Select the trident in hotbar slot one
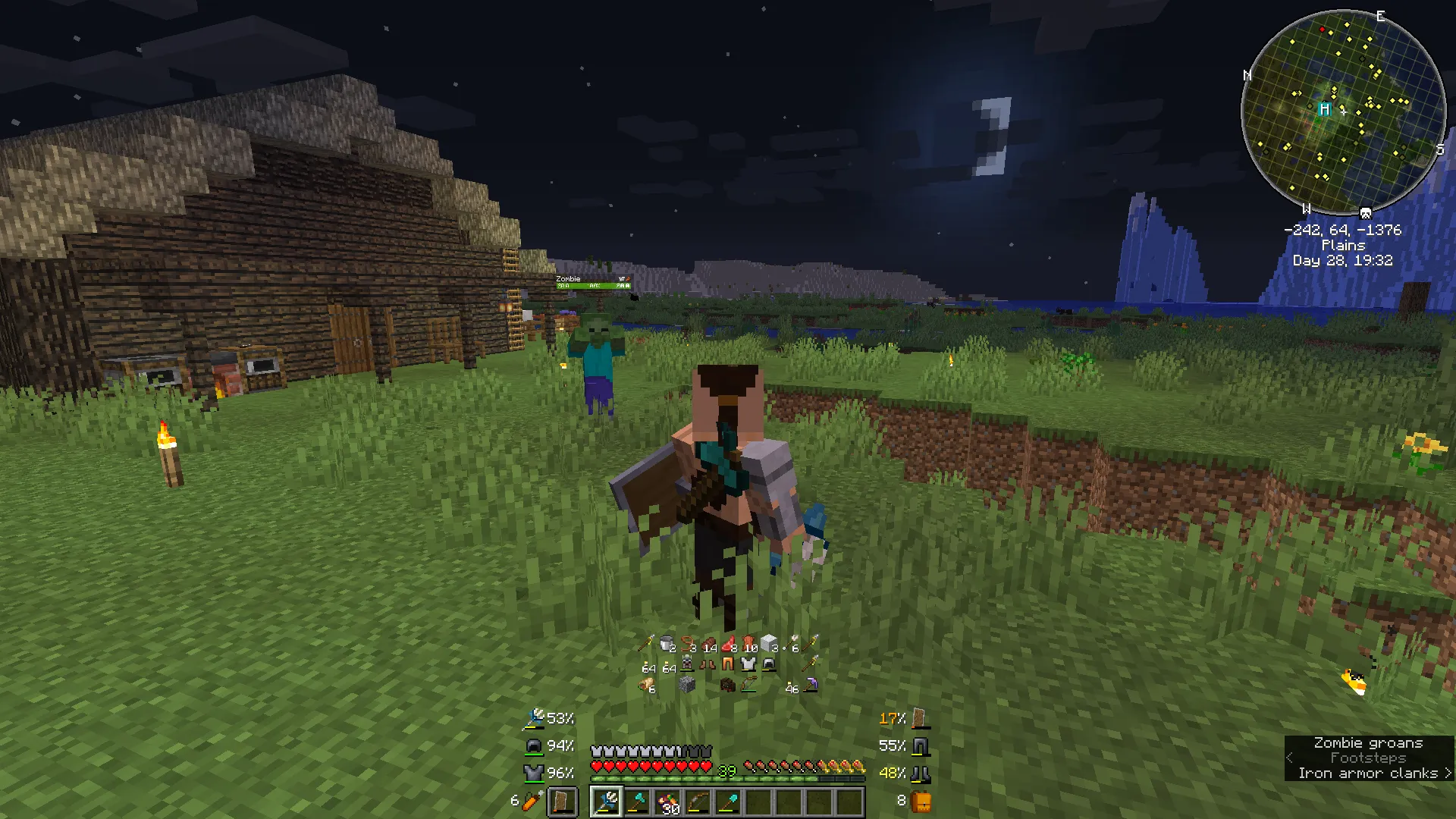The height and width of the screenshot is (819, 1456). tap(606, 801)
